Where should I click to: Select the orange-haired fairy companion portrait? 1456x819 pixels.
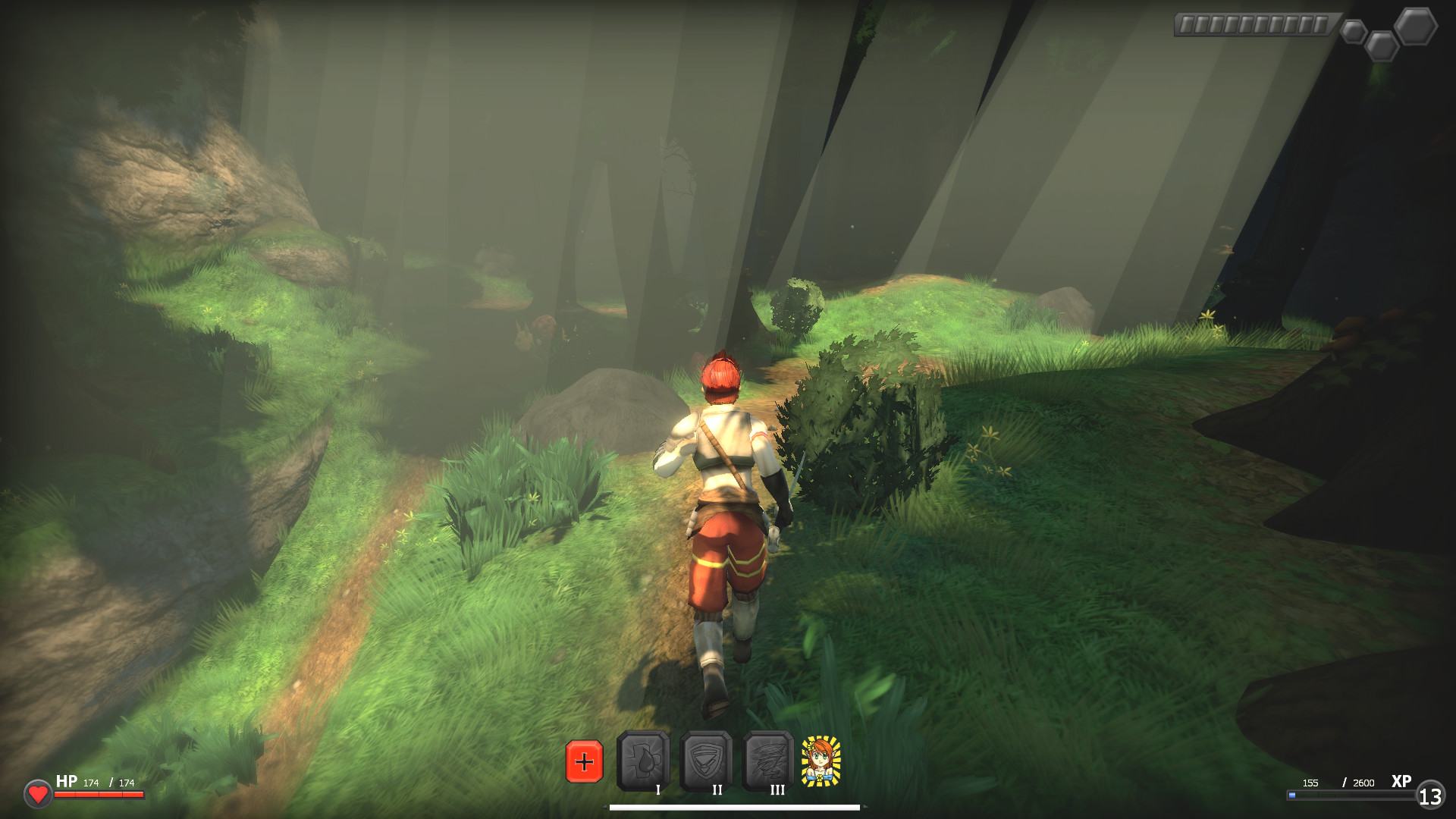(x=821, y=760)
